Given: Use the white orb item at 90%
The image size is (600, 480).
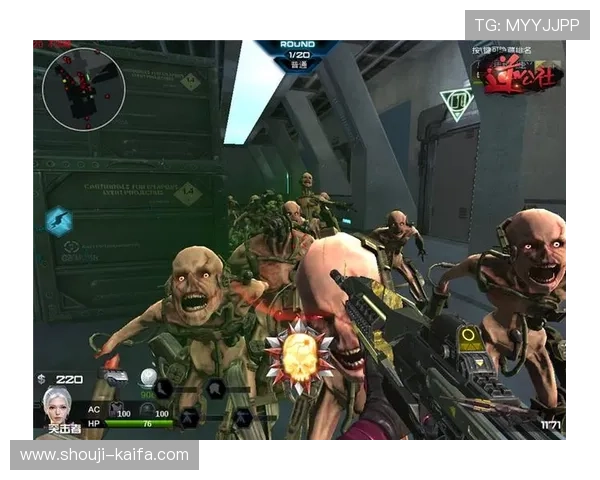Looking at the screenshot, I should click(x=148, y=378).
